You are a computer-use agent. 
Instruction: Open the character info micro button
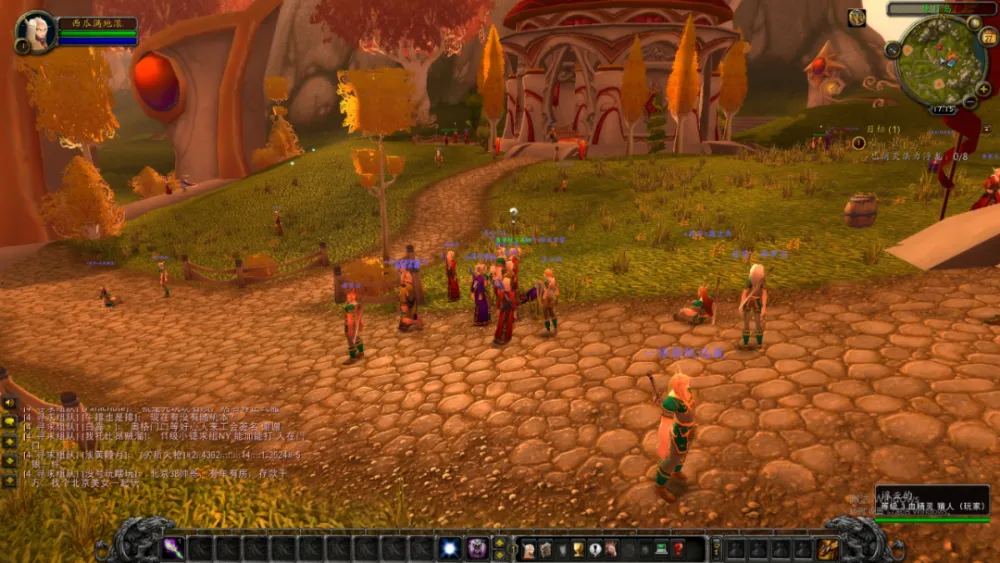click(528, 548)
